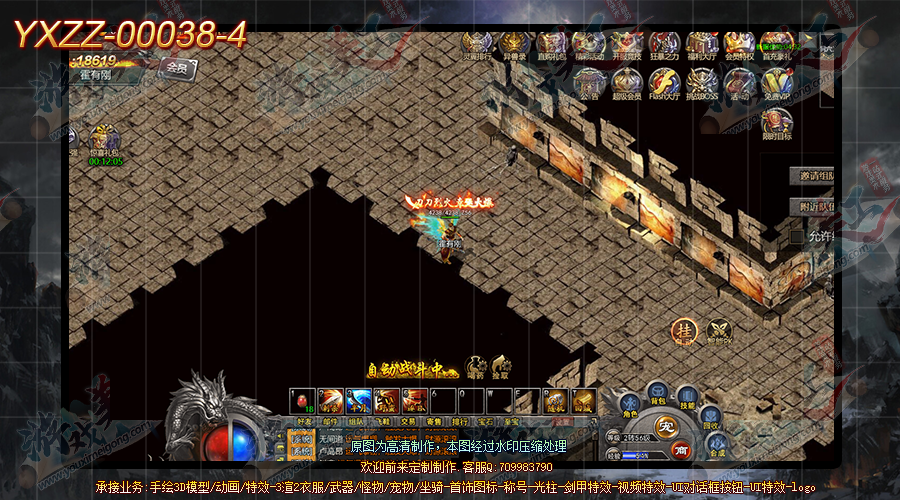The width and height of the screenshot is (900, 500).
Task: Open the 限时目标 timed goals icon
Action: (775, 125)
